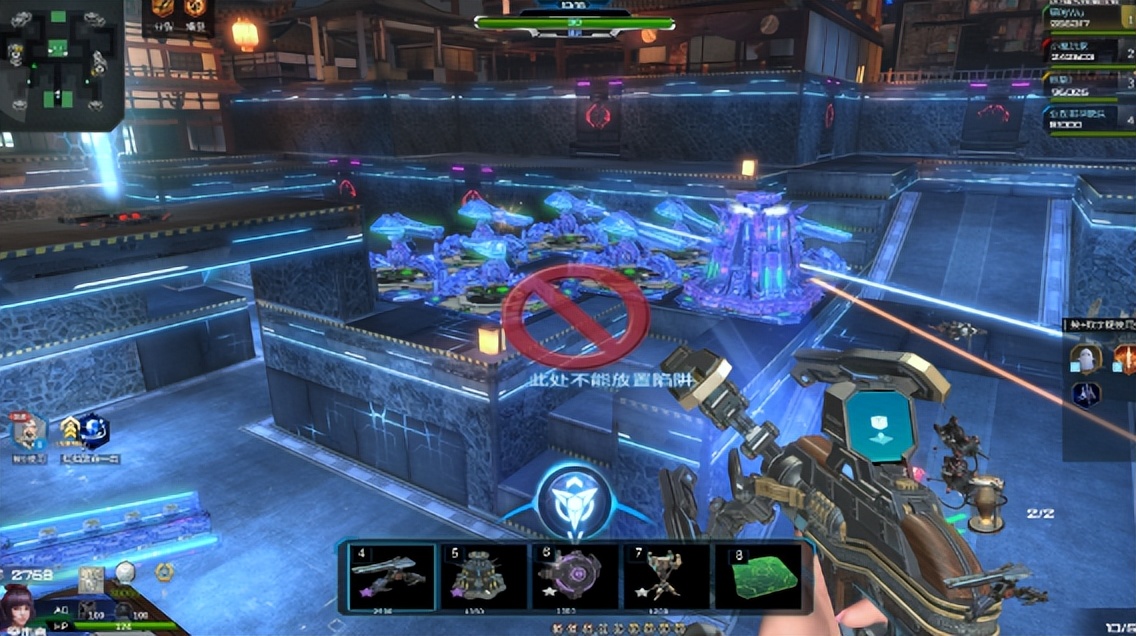Image resolution: width=1136 pixels, height=636 pixels.
Task: Choose the green slime tile in slot 8
Action: click(x=758, y=577)
